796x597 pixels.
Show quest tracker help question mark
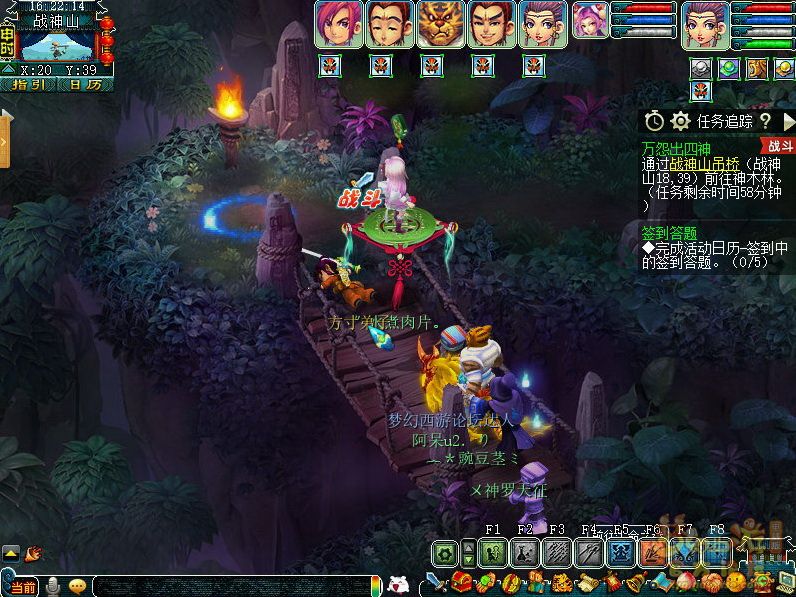click(763, 121)
